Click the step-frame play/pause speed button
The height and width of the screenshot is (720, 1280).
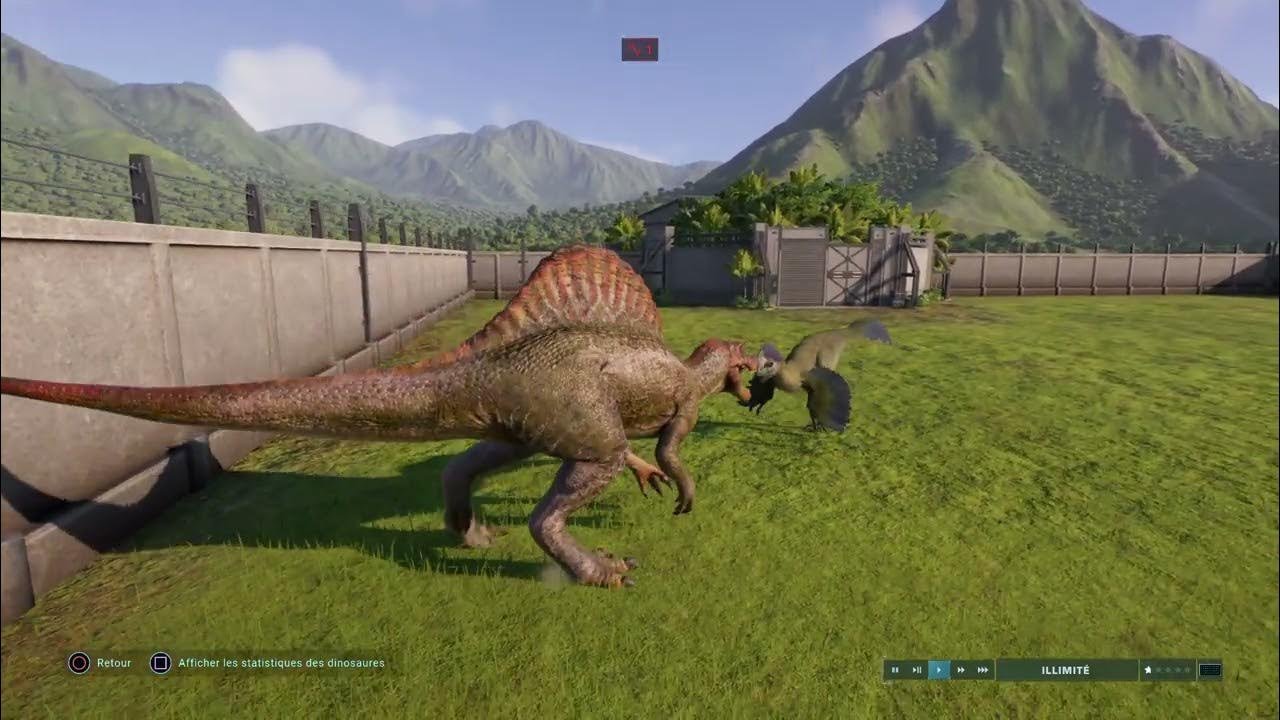point(917,670)
